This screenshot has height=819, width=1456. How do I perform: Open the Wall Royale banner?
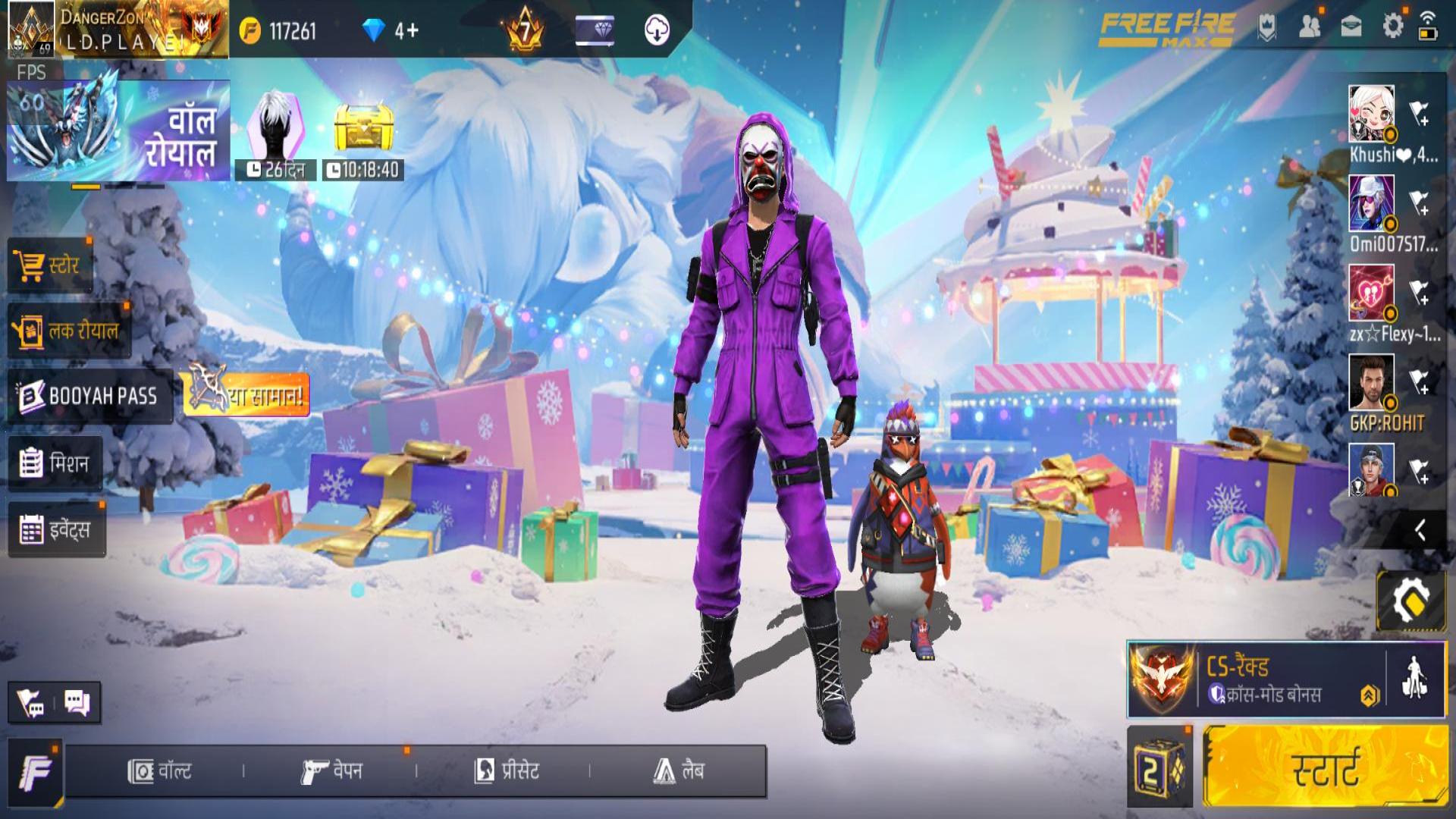119,130
